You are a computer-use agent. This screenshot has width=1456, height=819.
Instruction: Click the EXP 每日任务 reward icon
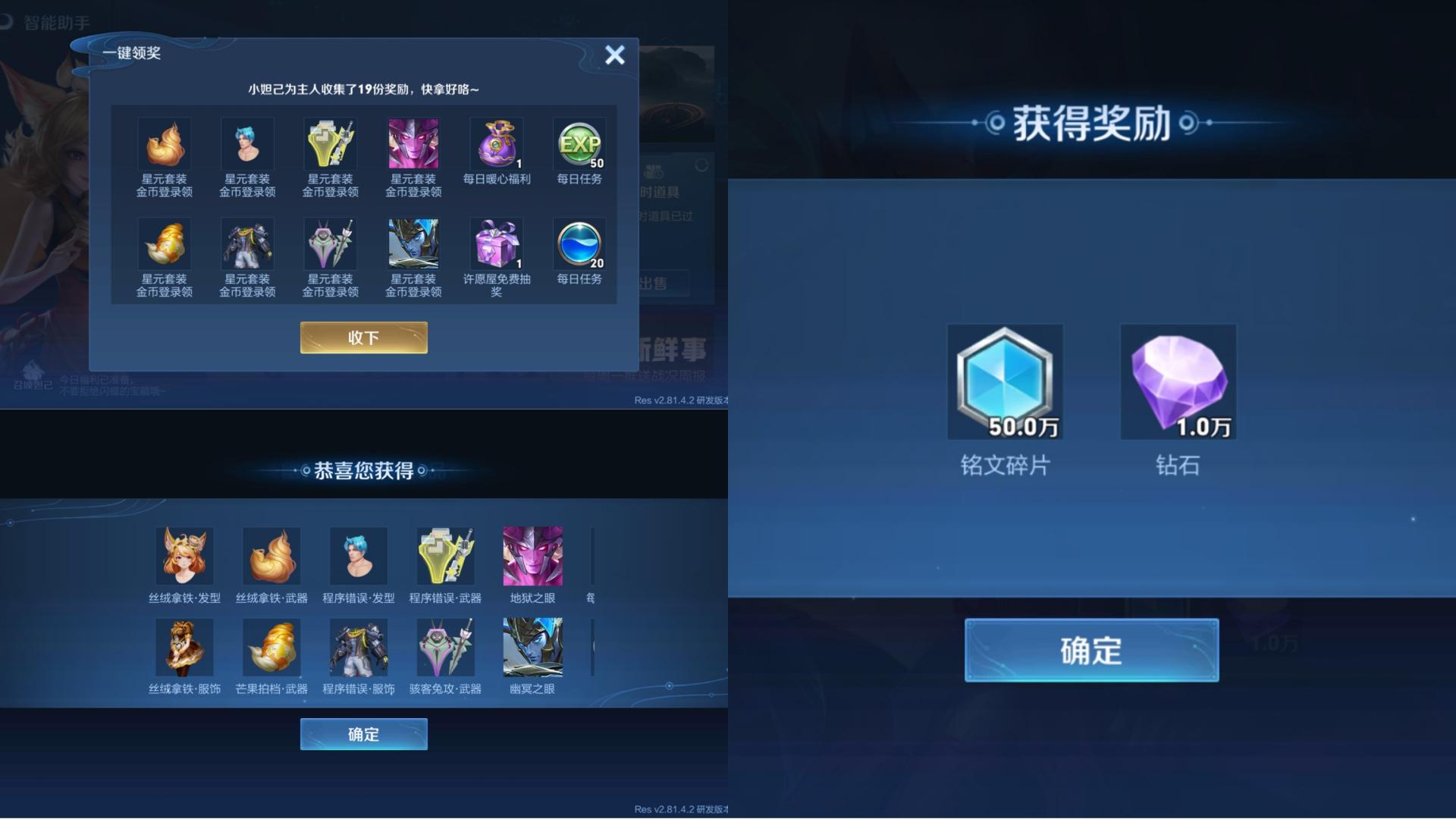[x=579, y=143]
